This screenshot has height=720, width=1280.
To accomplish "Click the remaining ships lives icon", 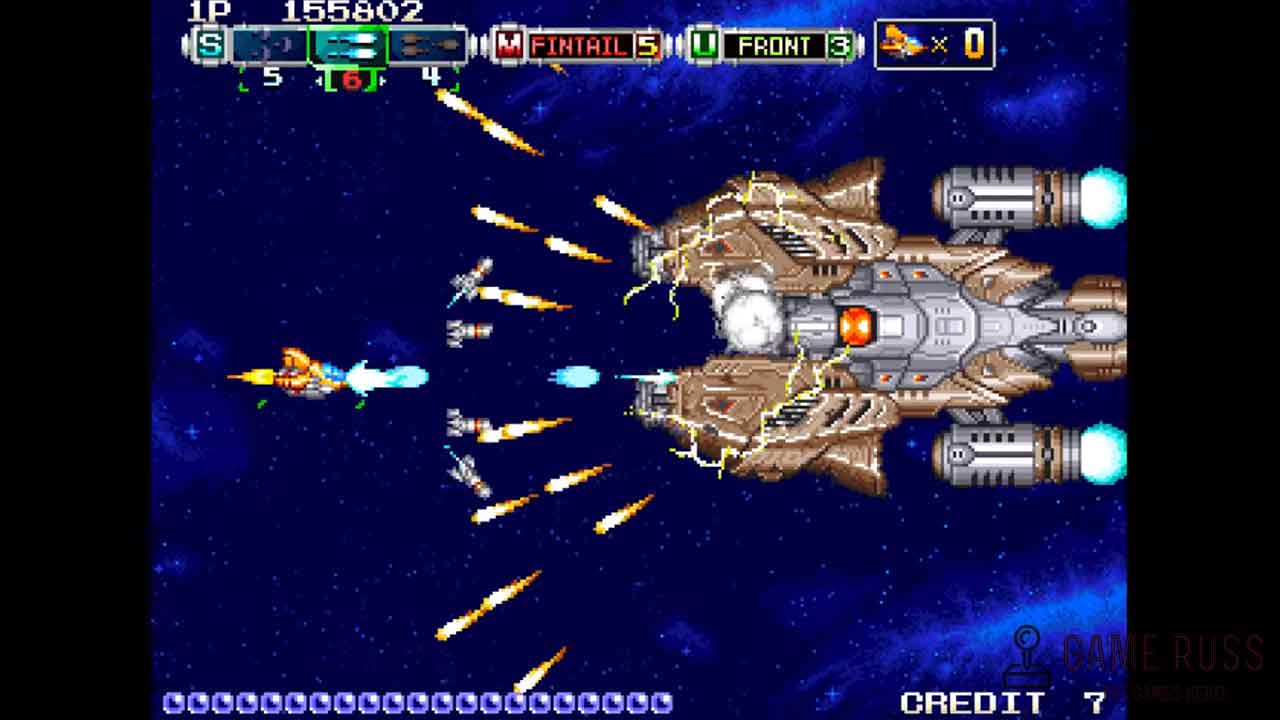I will [903, 44].
